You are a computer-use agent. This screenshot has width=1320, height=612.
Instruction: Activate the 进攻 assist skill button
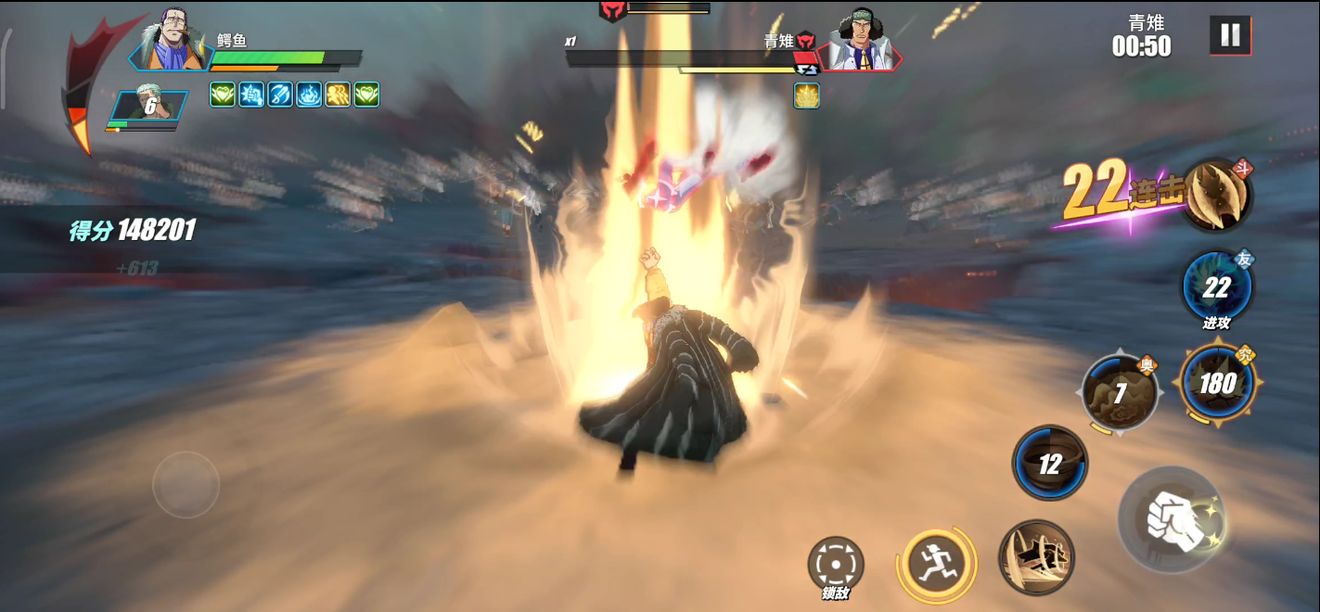(1216, 288)
